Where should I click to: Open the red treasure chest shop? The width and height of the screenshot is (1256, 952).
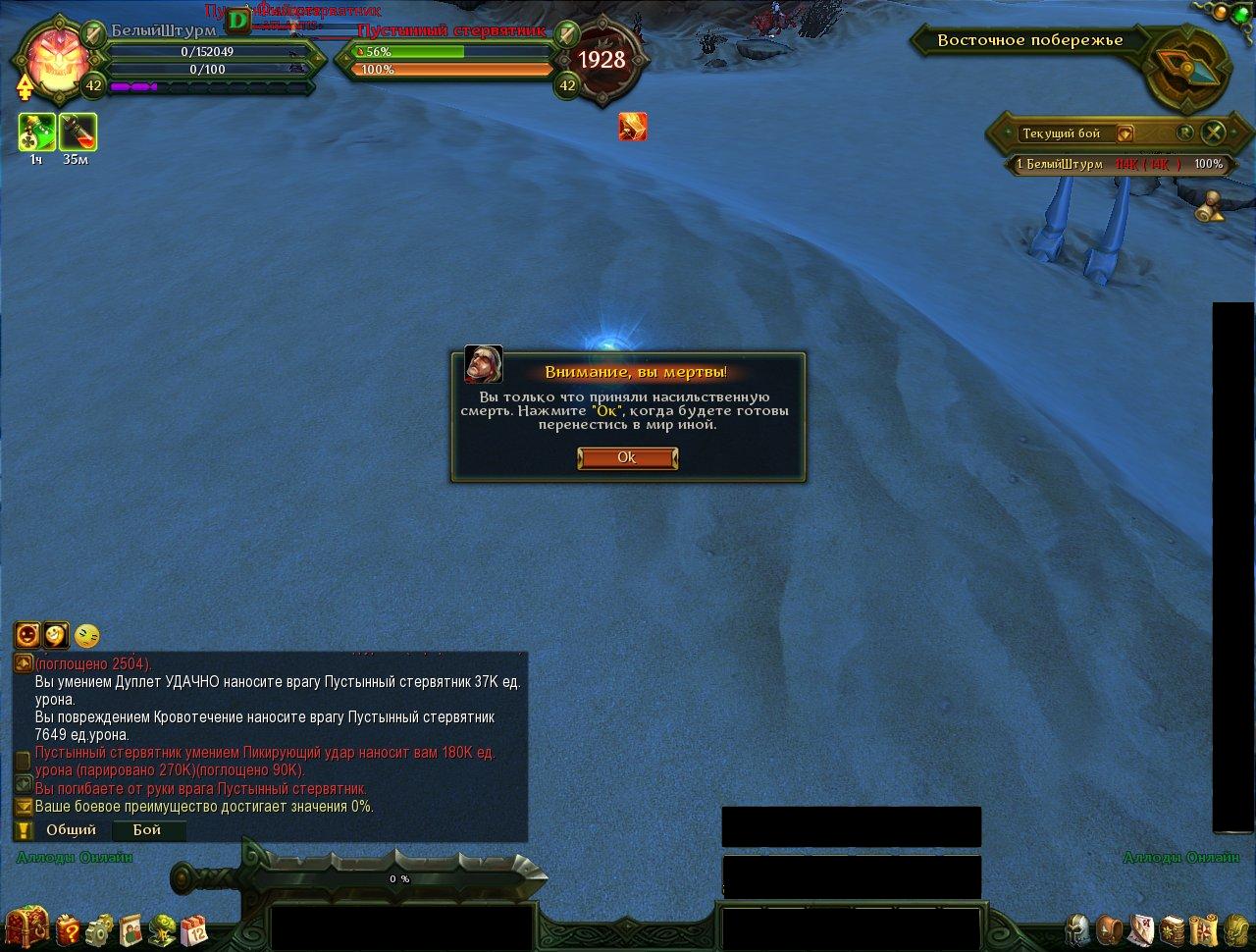26,926
